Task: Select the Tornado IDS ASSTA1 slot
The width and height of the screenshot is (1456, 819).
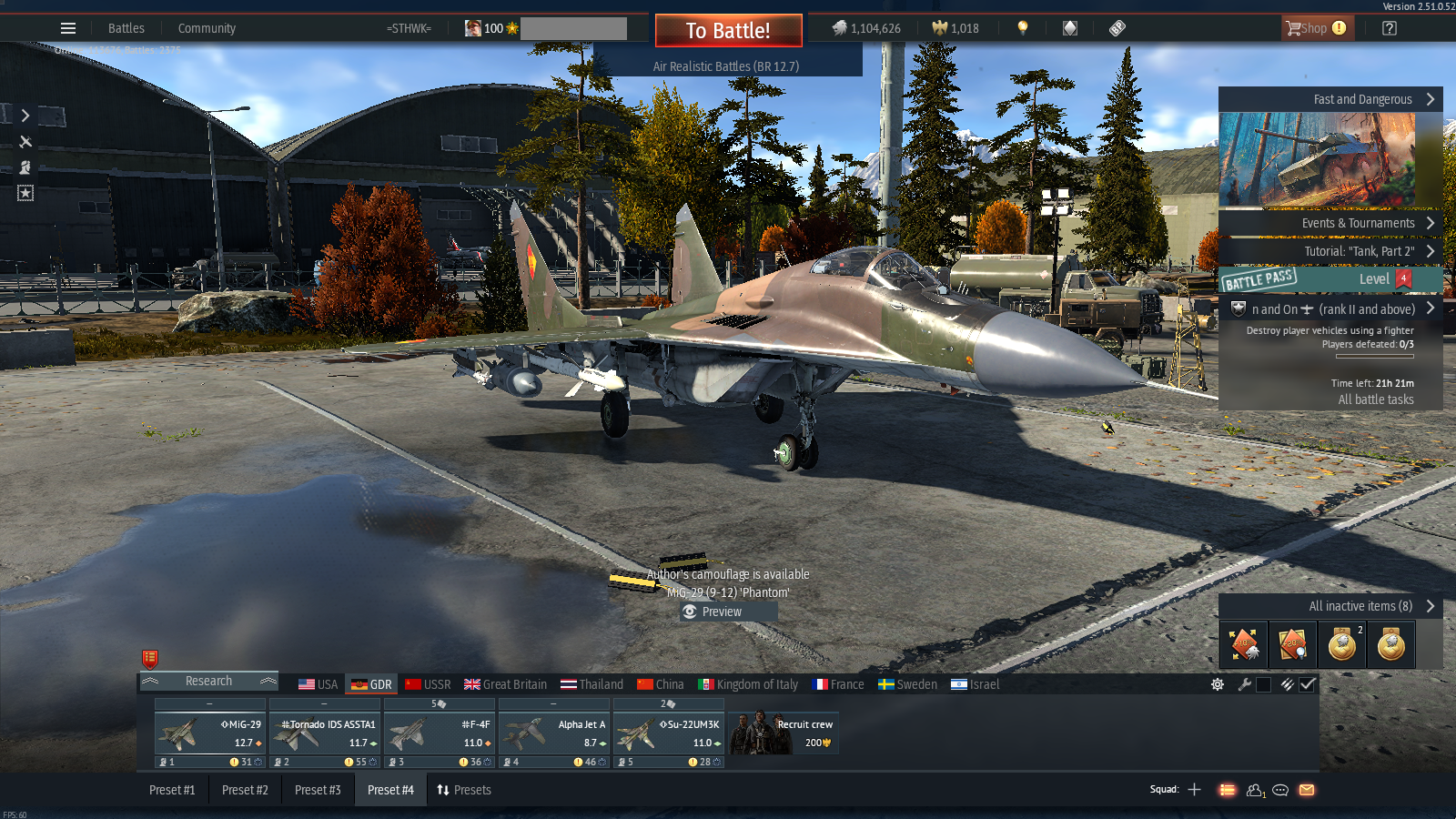Action: click(325, 733)
